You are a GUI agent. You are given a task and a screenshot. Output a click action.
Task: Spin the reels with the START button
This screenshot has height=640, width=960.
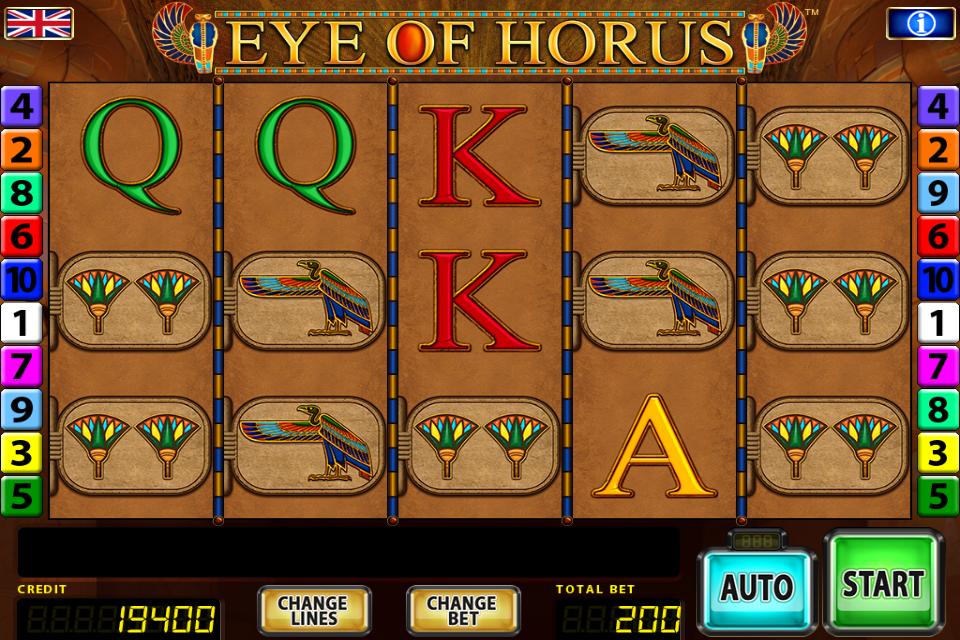click(x=882, y=584)
